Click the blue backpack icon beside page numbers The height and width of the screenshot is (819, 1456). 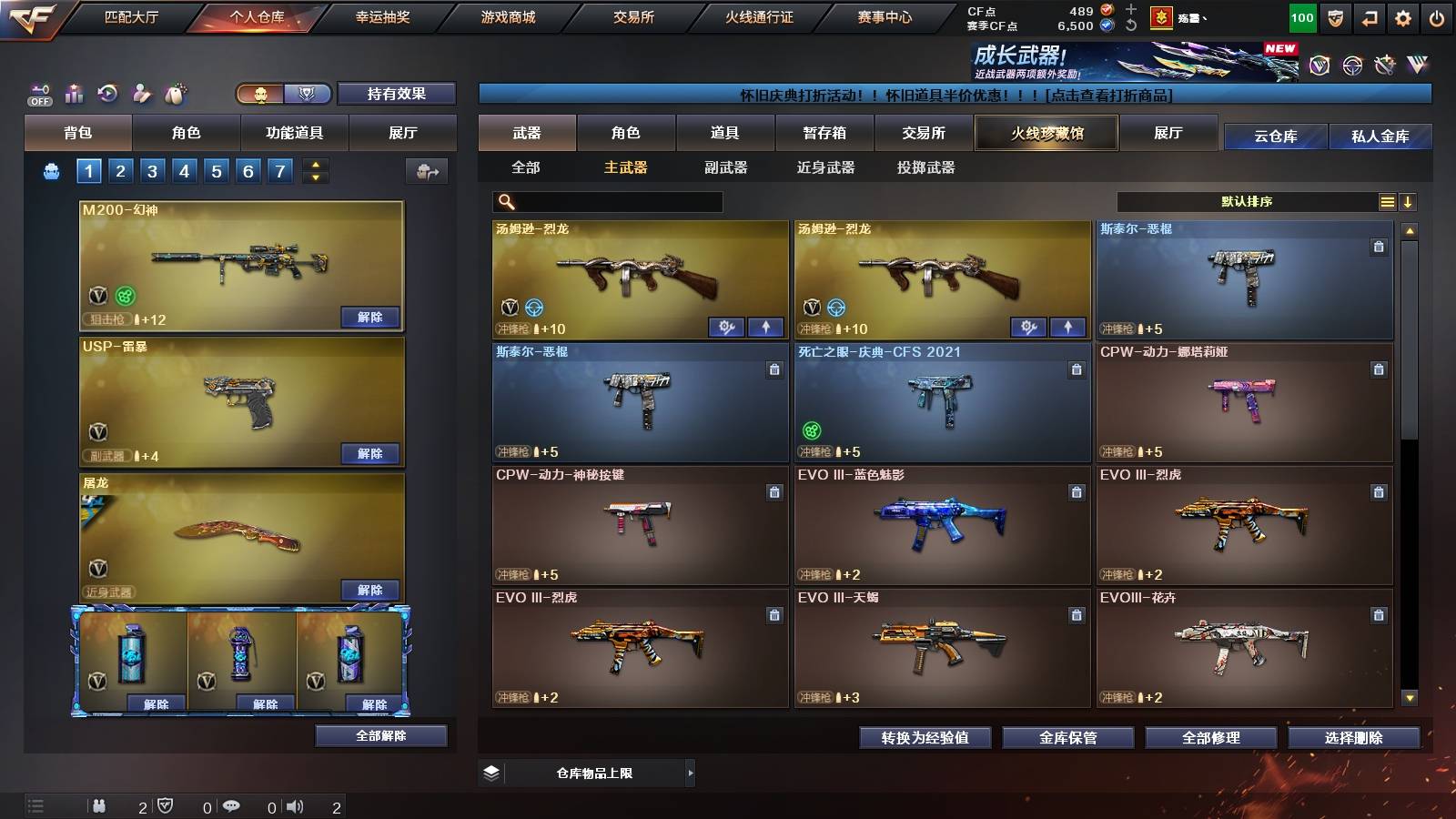(53, 170)
